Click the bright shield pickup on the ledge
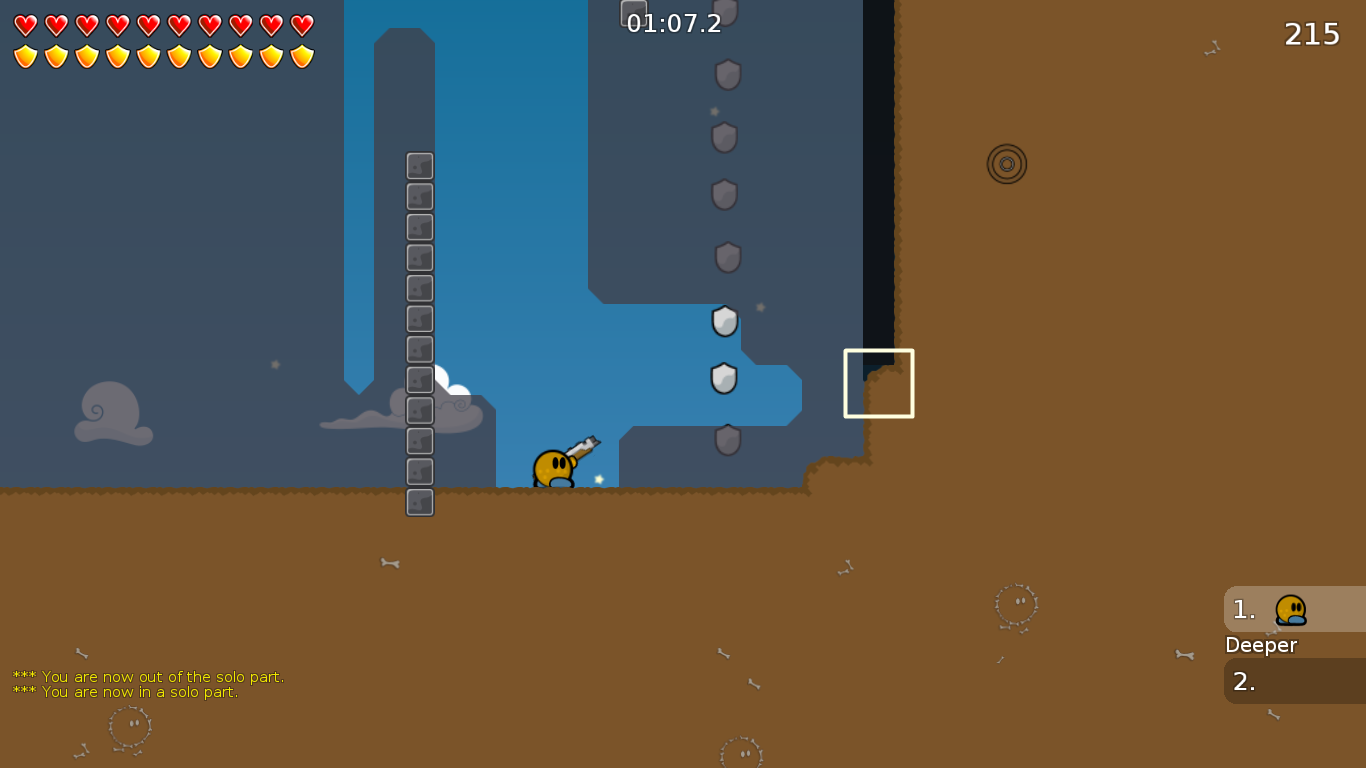 [x=724, y=322]
